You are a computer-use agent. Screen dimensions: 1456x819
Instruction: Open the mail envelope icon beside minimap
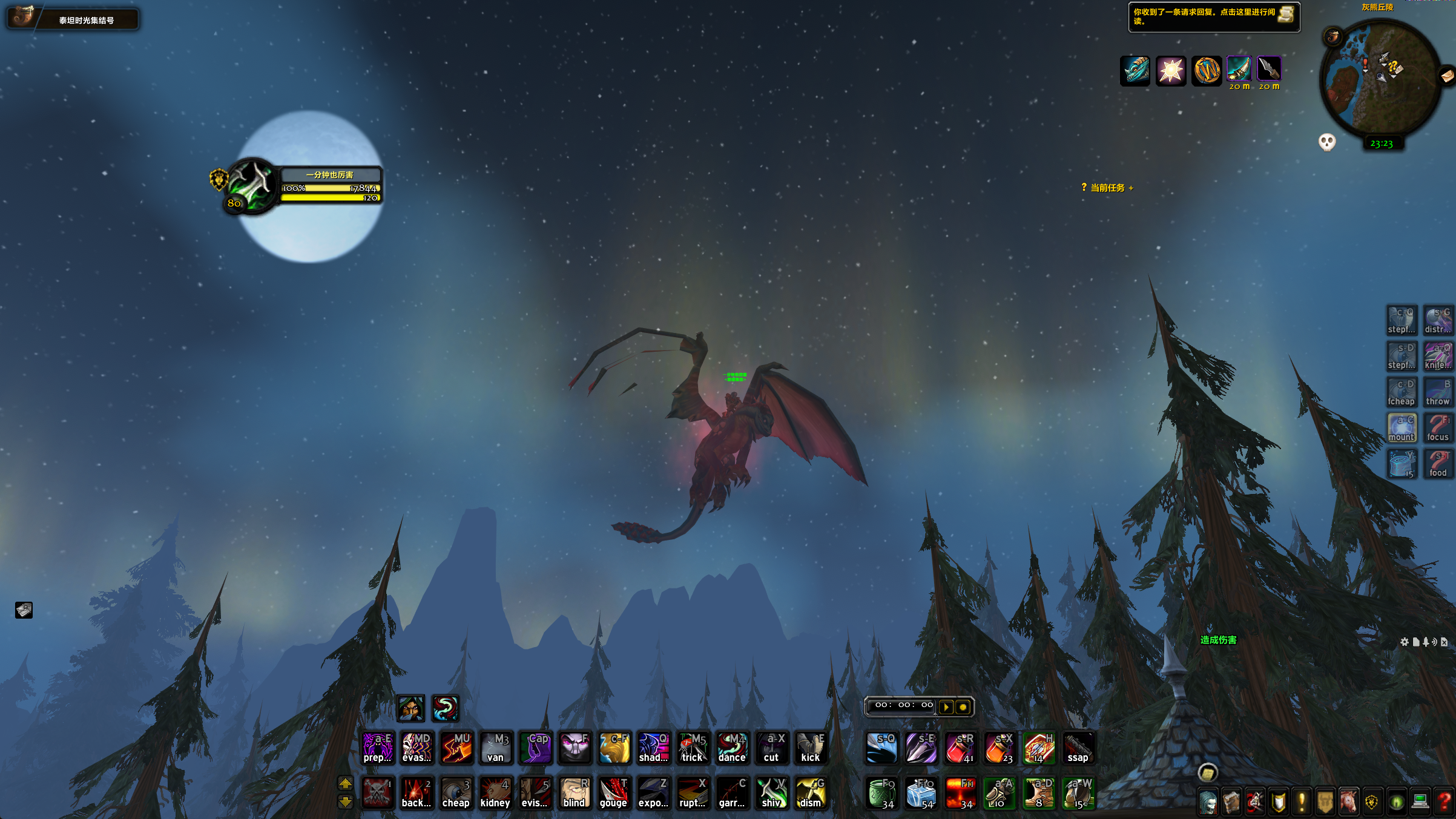pyautogui.click(x=1448, y=76)
